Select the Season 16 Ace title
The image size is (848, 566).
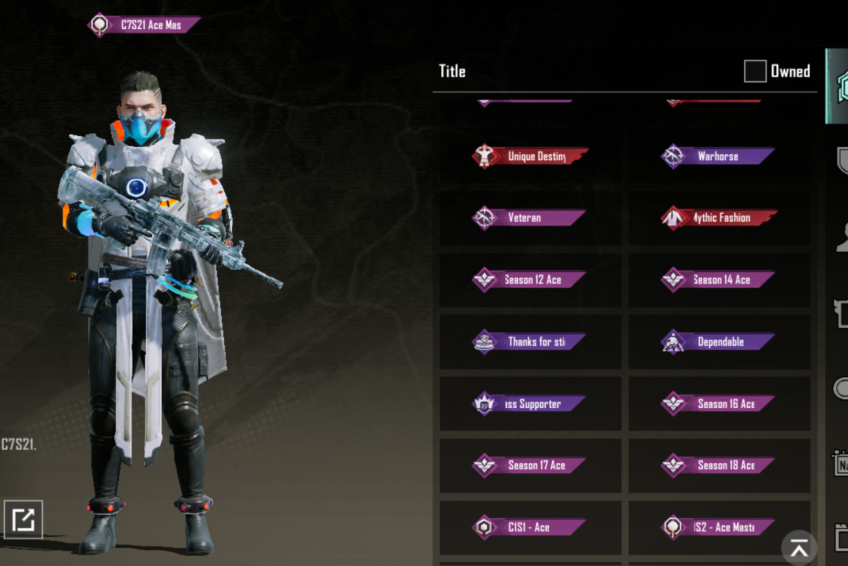point(719,404)
